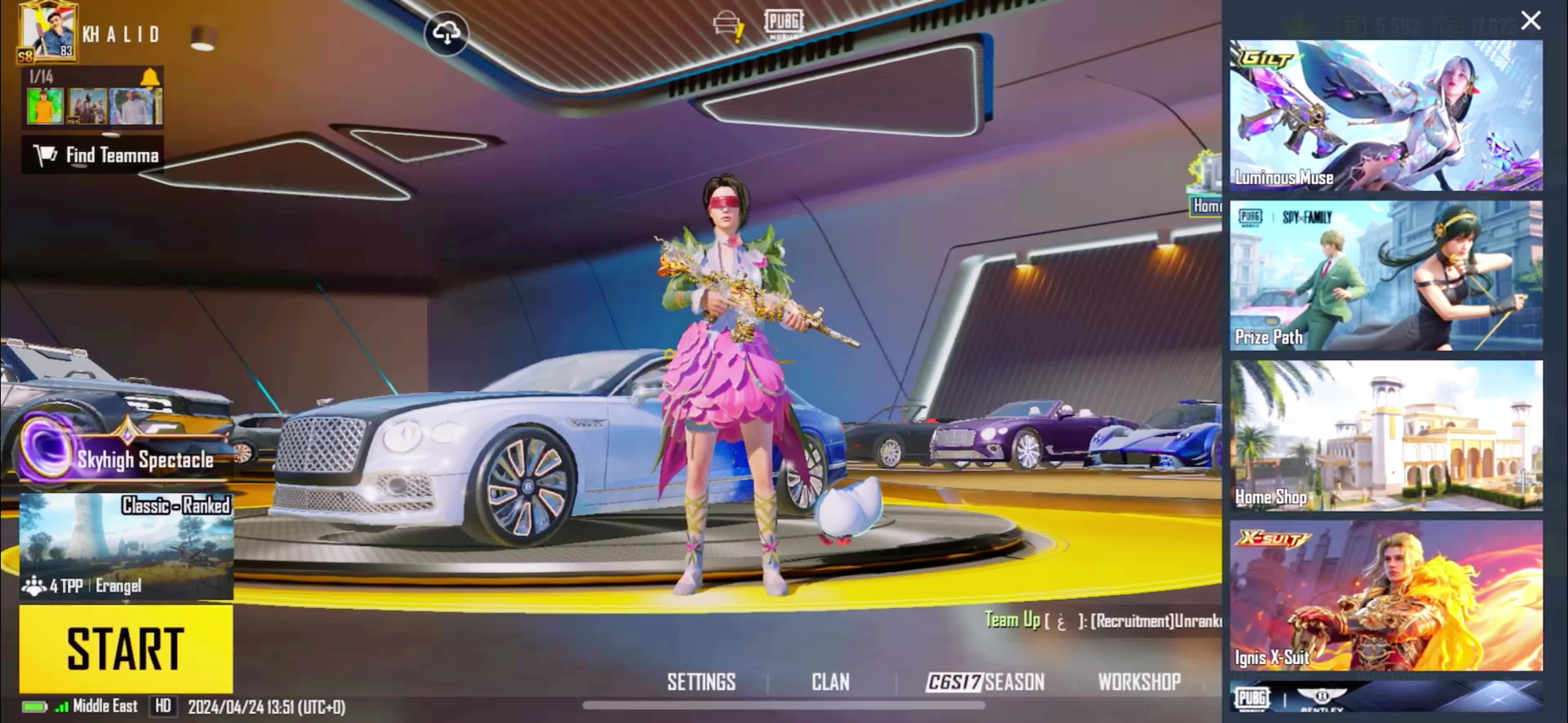Open the Luminous Muse event banner
1568x723 pixels.
[1385, 115]
